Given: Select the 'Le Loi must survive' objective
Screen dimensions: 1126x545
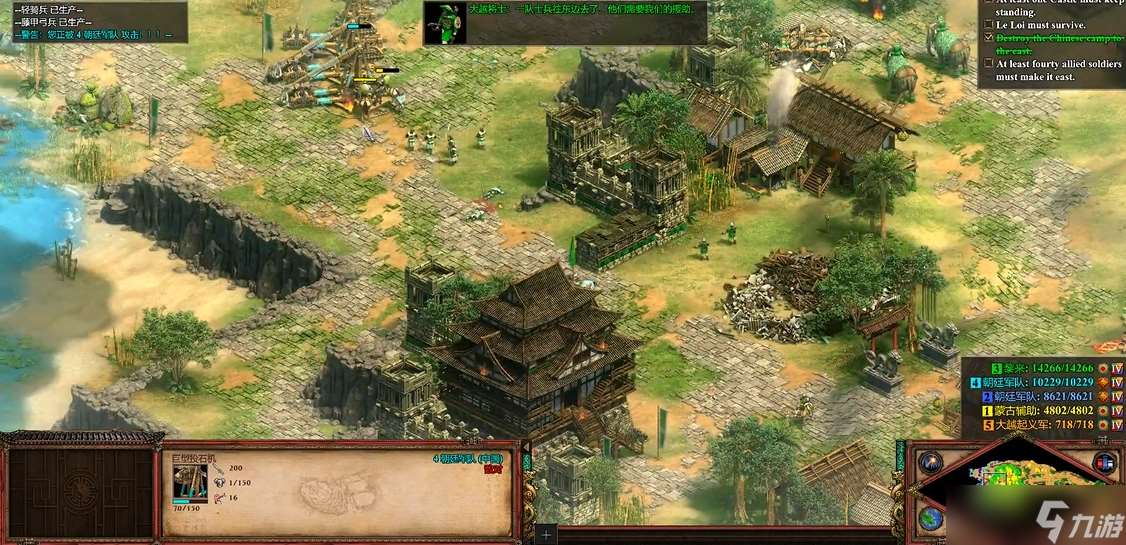Looking at the screenshot, I should tap(1041, 24).
